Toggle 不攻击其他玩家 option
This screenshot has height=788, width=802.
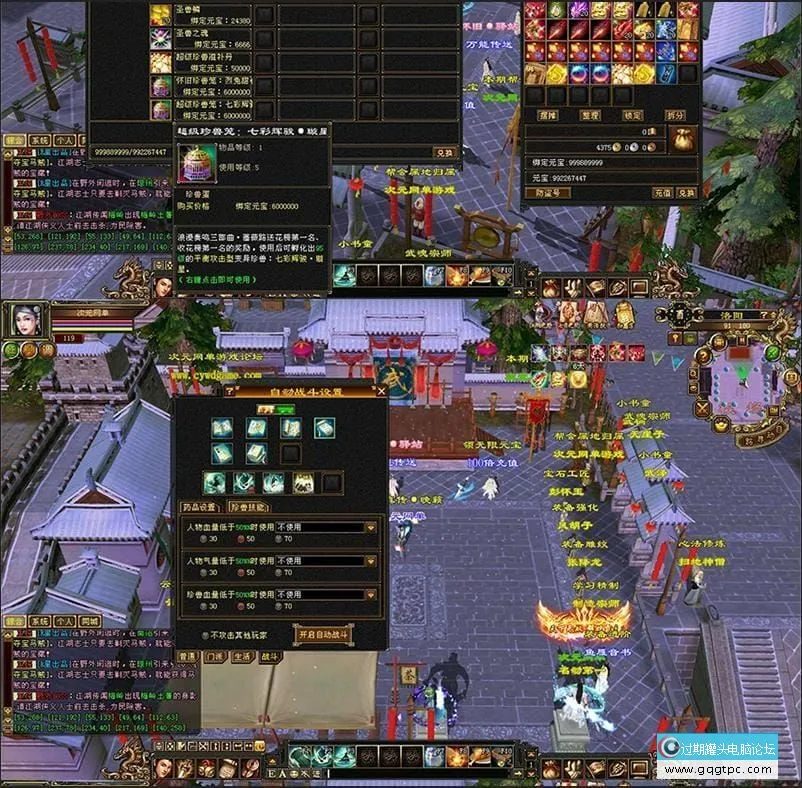205,634
